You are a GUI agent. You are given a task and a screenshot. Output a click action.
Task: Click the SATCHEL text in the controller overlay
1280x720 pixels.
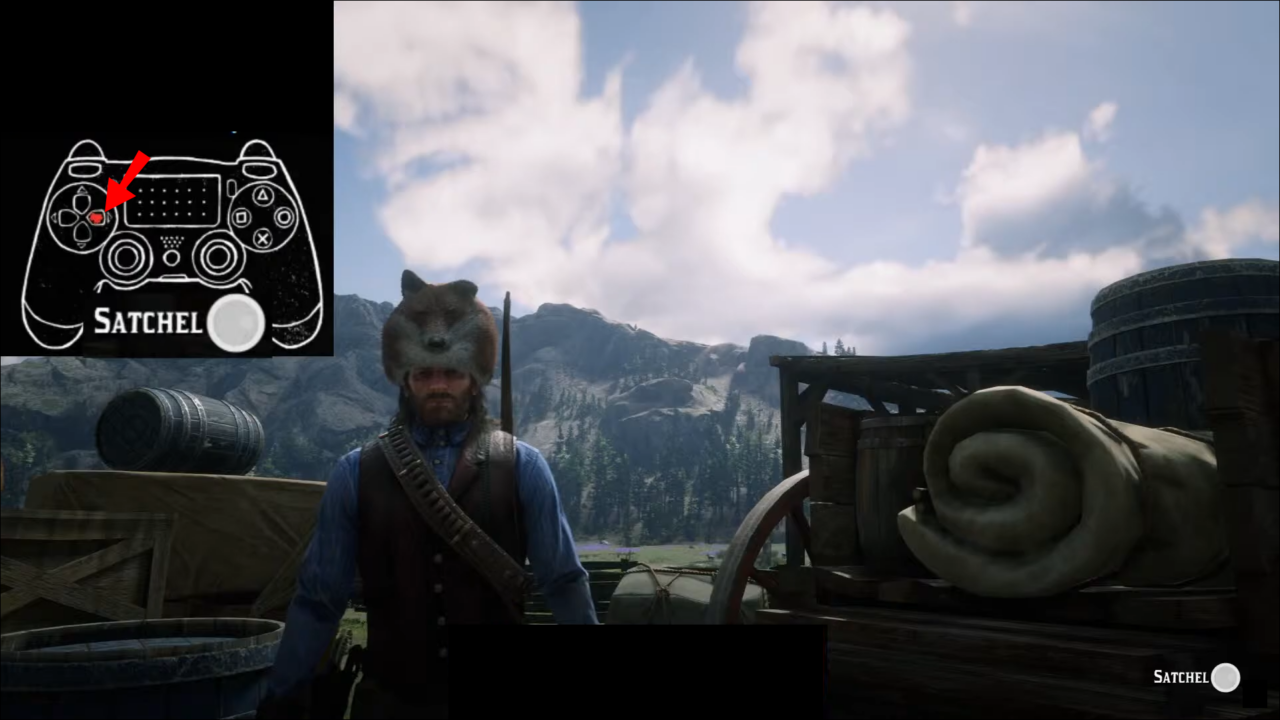coord(148,321)
